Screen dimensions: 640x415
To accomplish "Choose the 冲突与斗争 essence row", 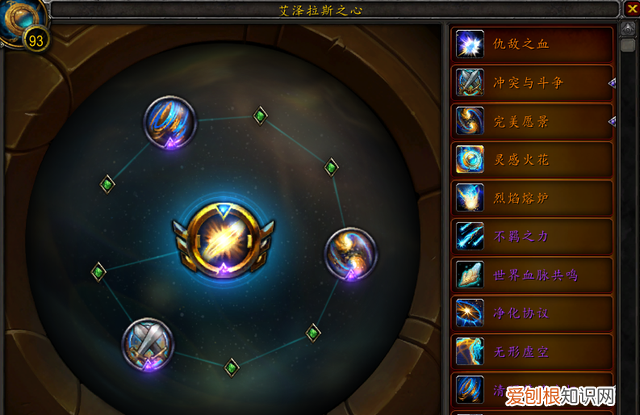I will pyautogui.click(x=532, y=82).
